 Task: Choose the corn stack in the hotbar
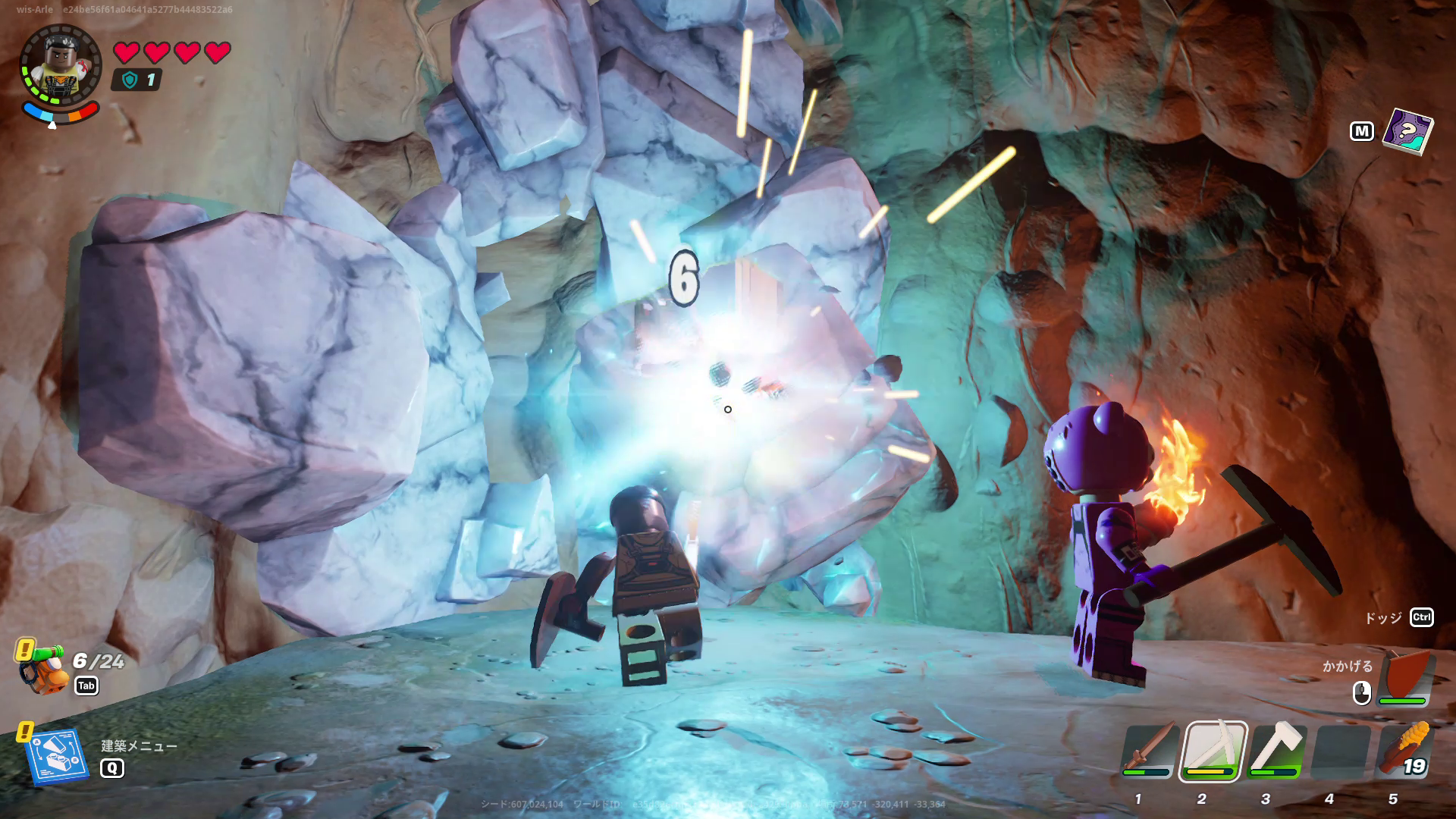pyautogui.click(x=1404, y=751)
